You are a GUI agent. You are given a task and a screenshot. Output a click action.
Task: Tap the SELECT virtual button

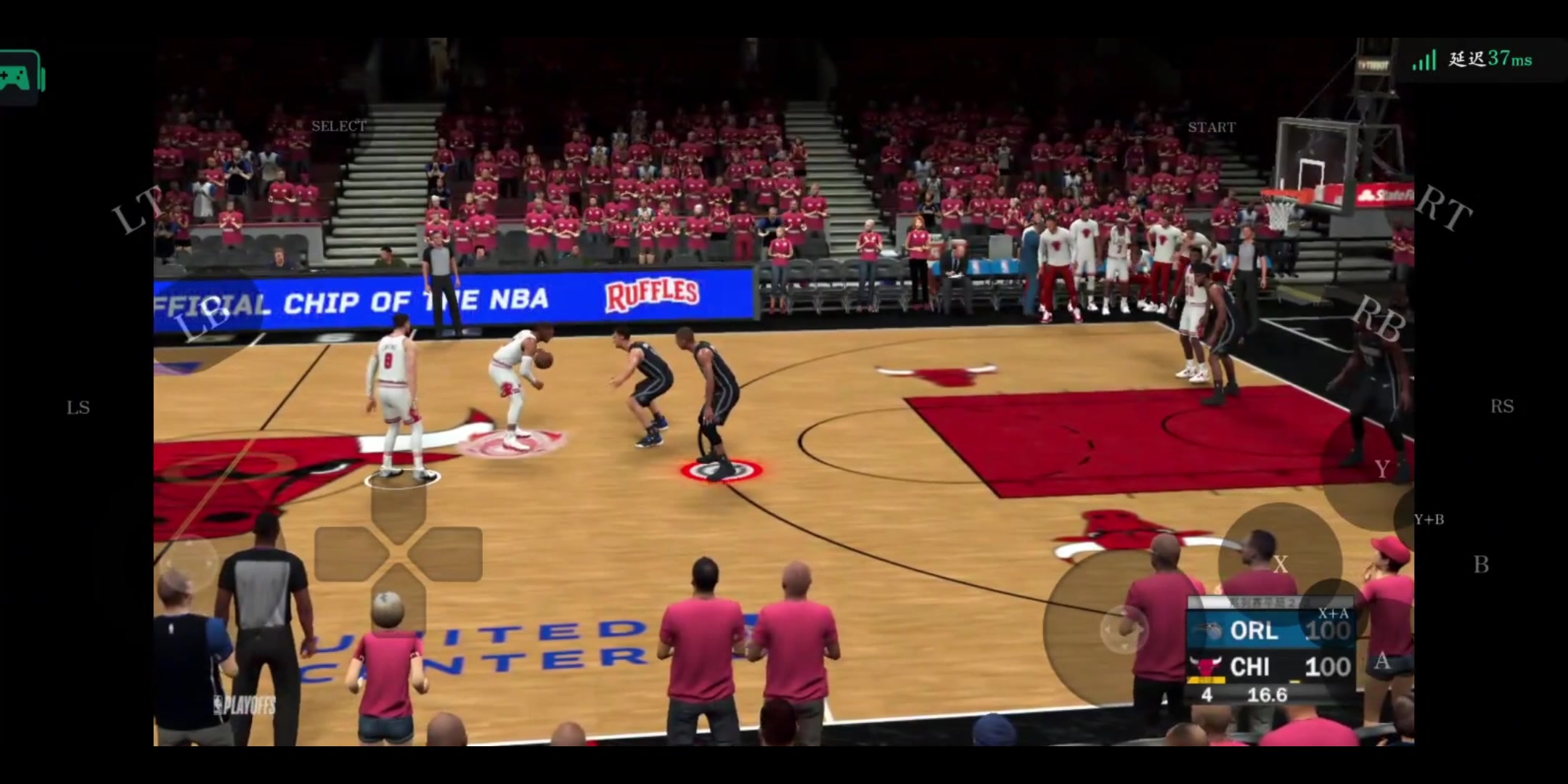point(339,126)
